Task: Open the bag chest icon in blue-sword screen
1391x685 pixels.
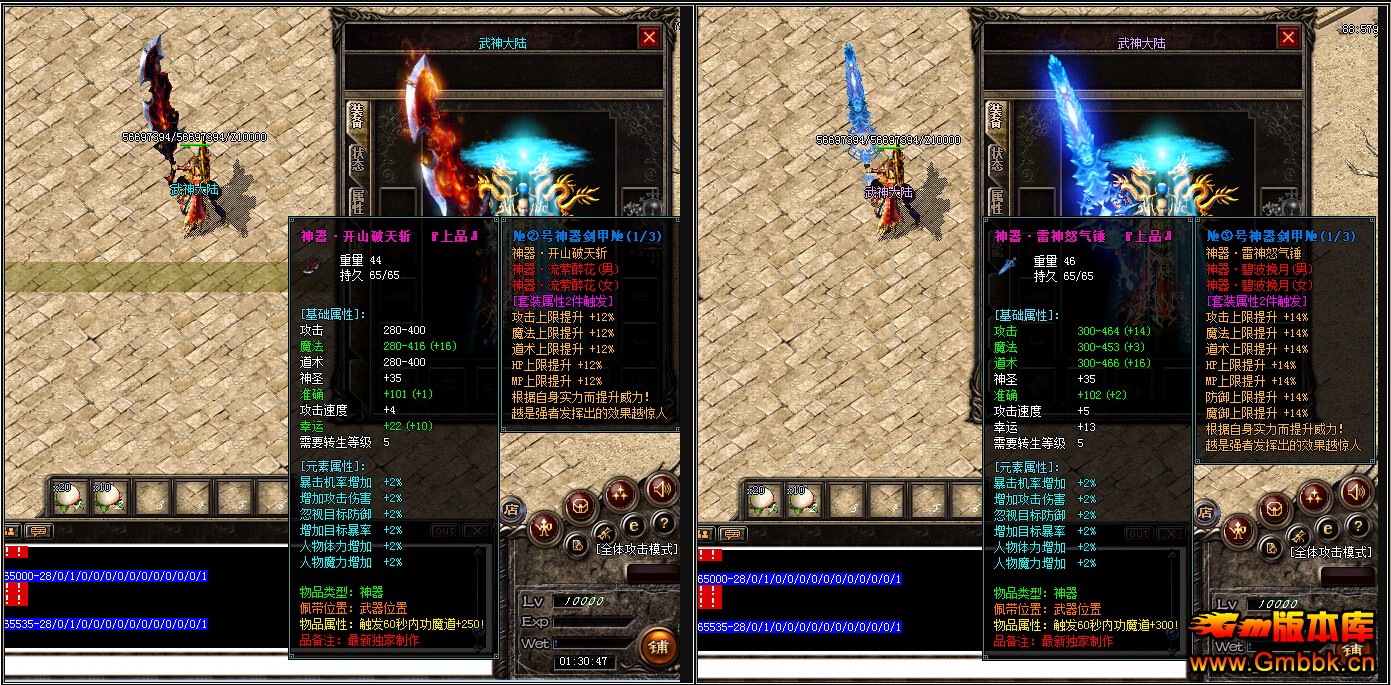Action: tap(1275, 509)
